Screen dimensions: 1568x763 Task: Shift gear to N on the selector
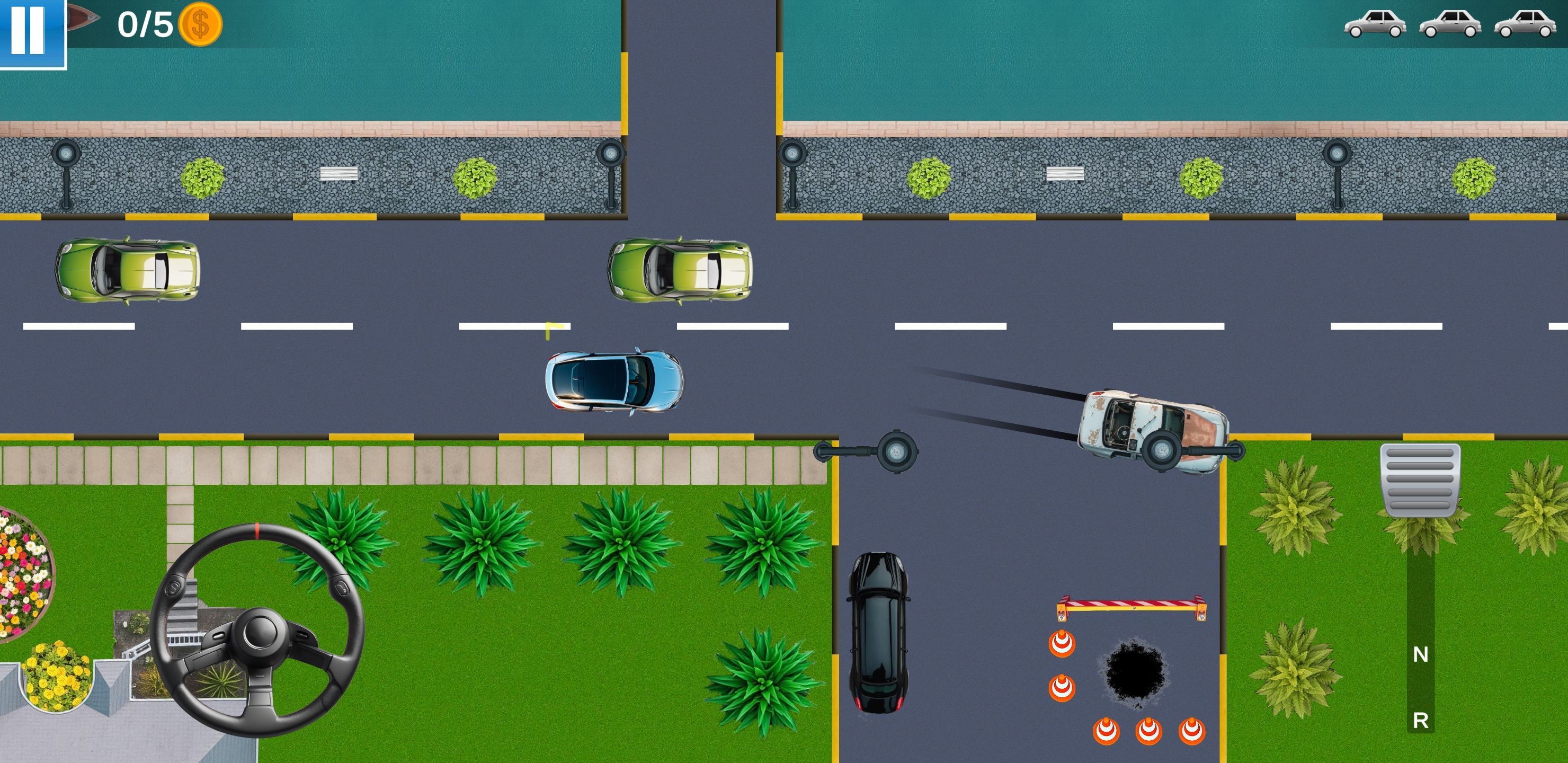(1420, 654)
